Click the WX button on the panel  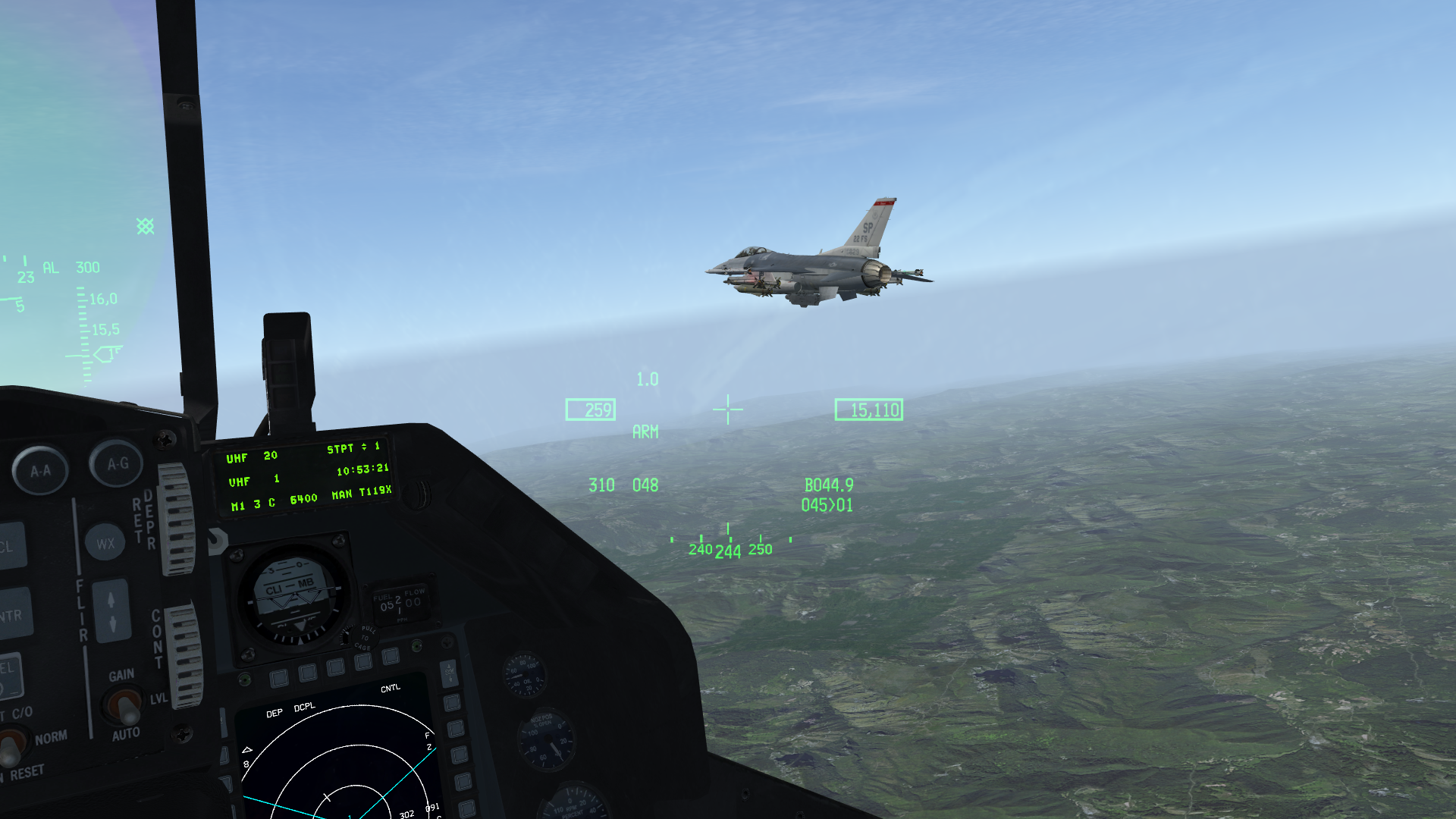pyautogui.click(x=105, y=543)
